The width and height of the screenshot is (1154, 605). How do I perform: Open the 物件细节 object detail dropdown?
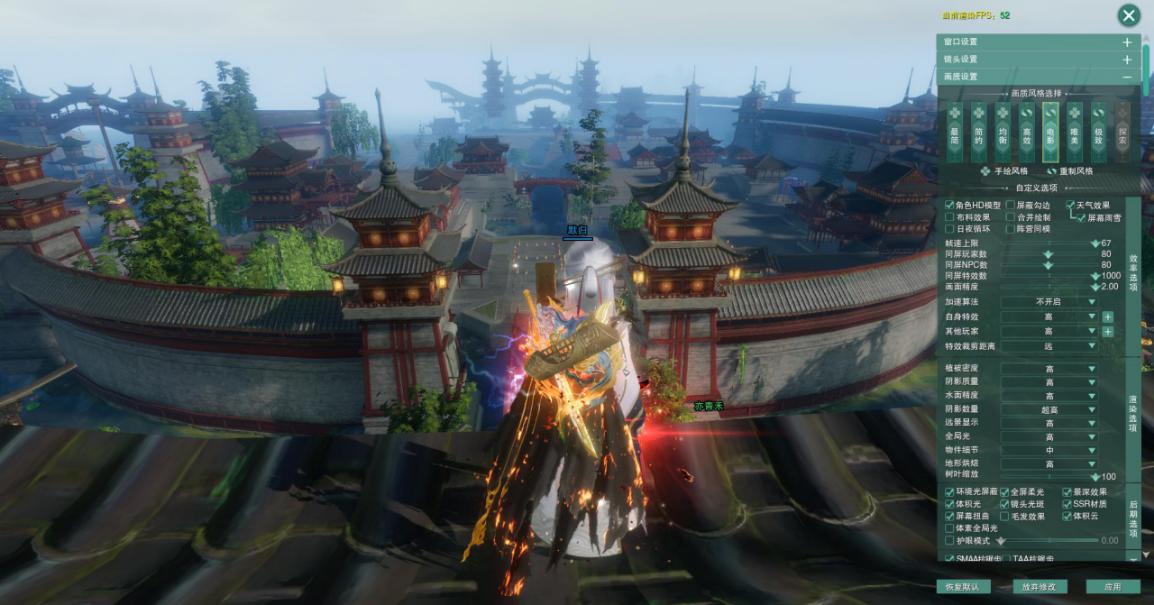(x=1049, y=450)
